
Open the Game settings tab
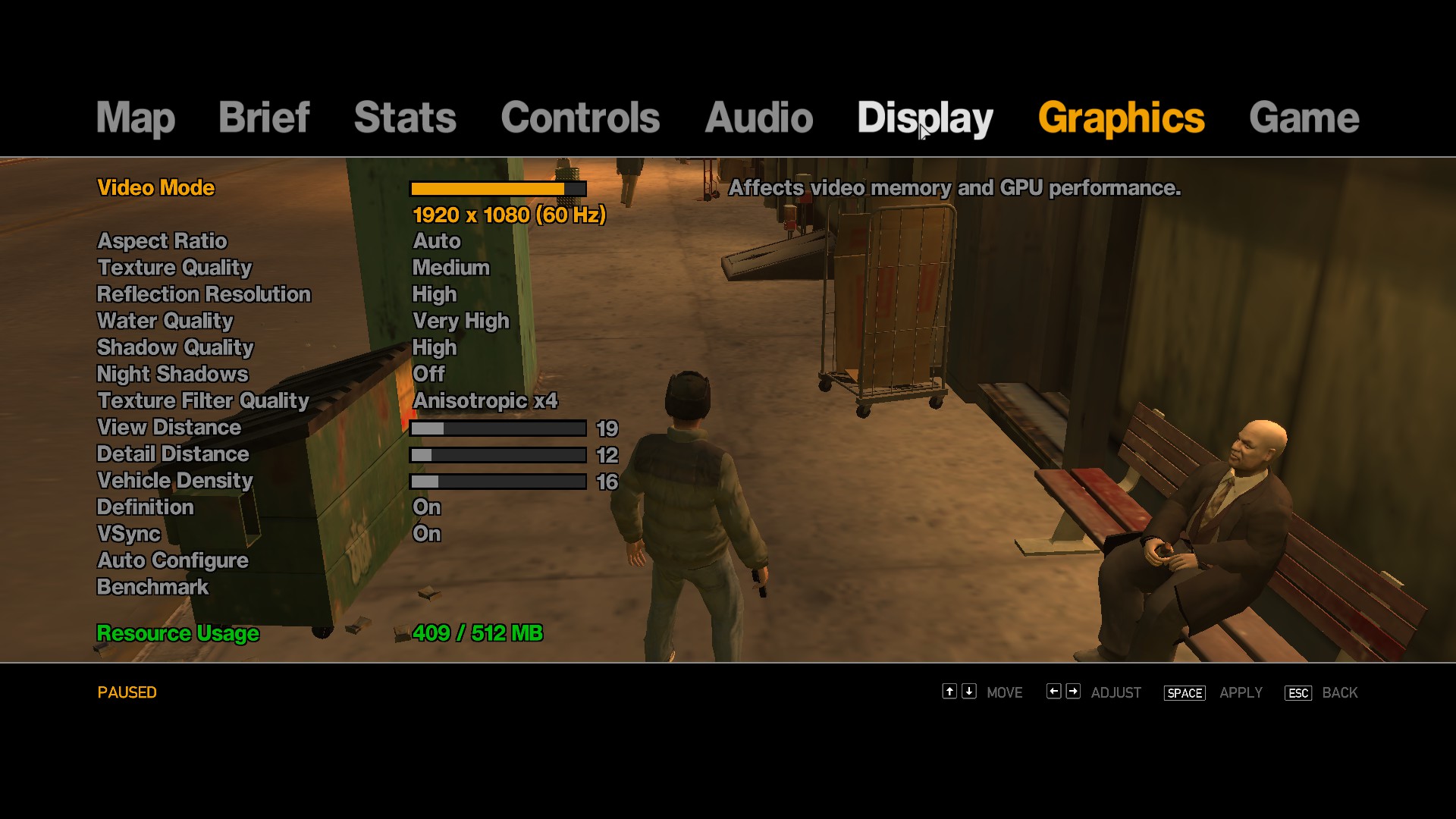point(1304,118)
